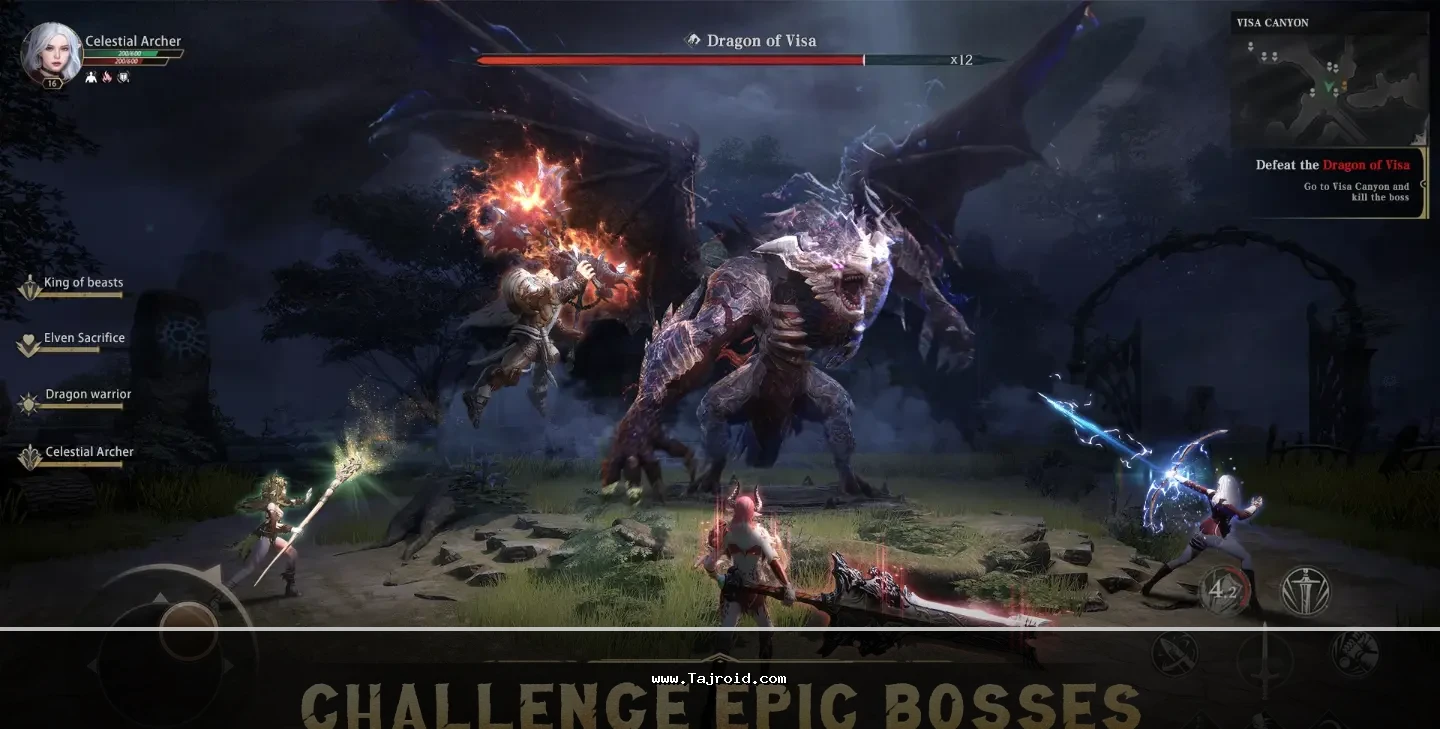Screen dimensions: 1440x729
Task: Open the Celestial Archer character portrait
Action: point(51,52)
